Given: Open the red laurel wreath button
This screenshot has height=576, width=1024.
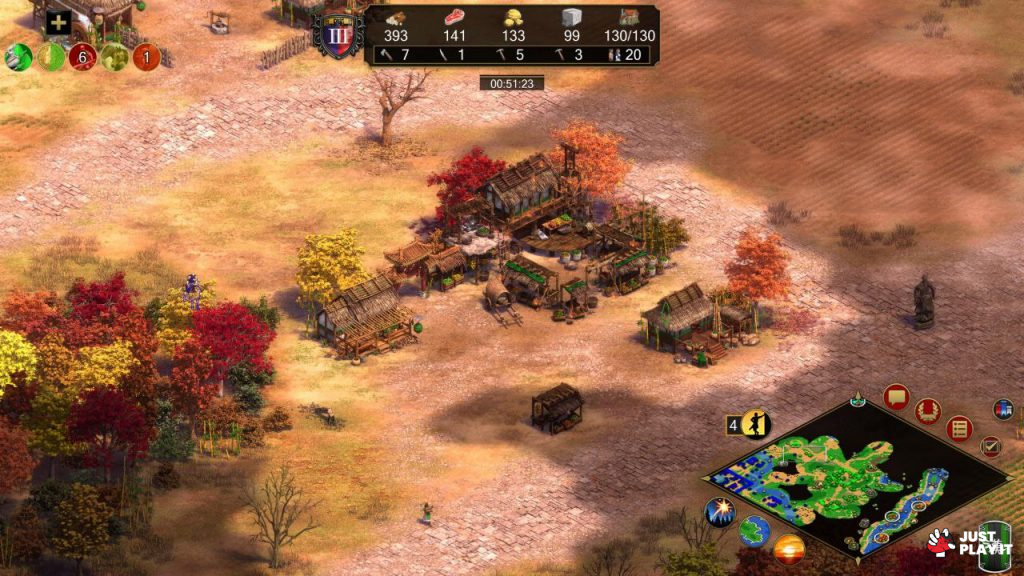Looking at the screenshot, I should coord(928,410).
